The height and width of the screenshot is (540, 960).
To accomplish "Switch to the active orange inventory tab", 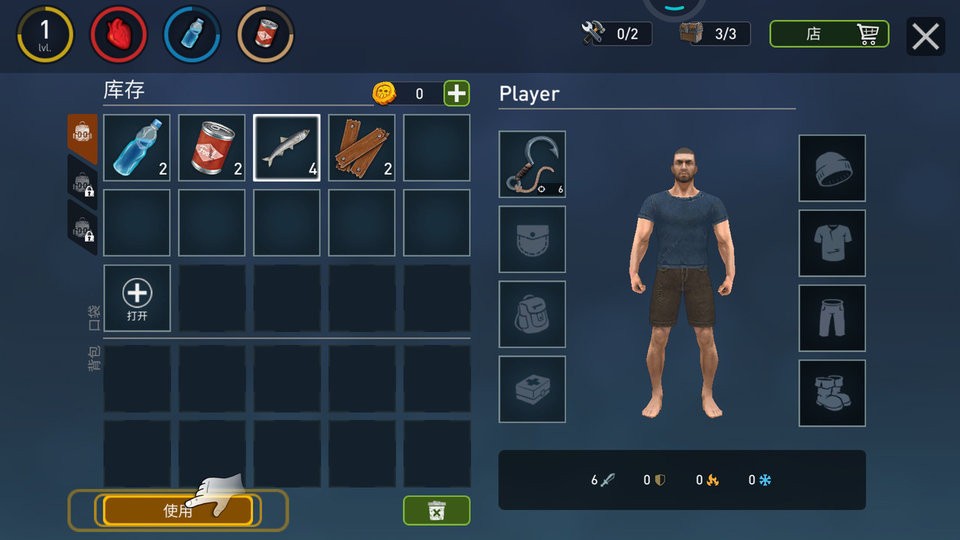I will pyautogui.click(x=82, y=132).
